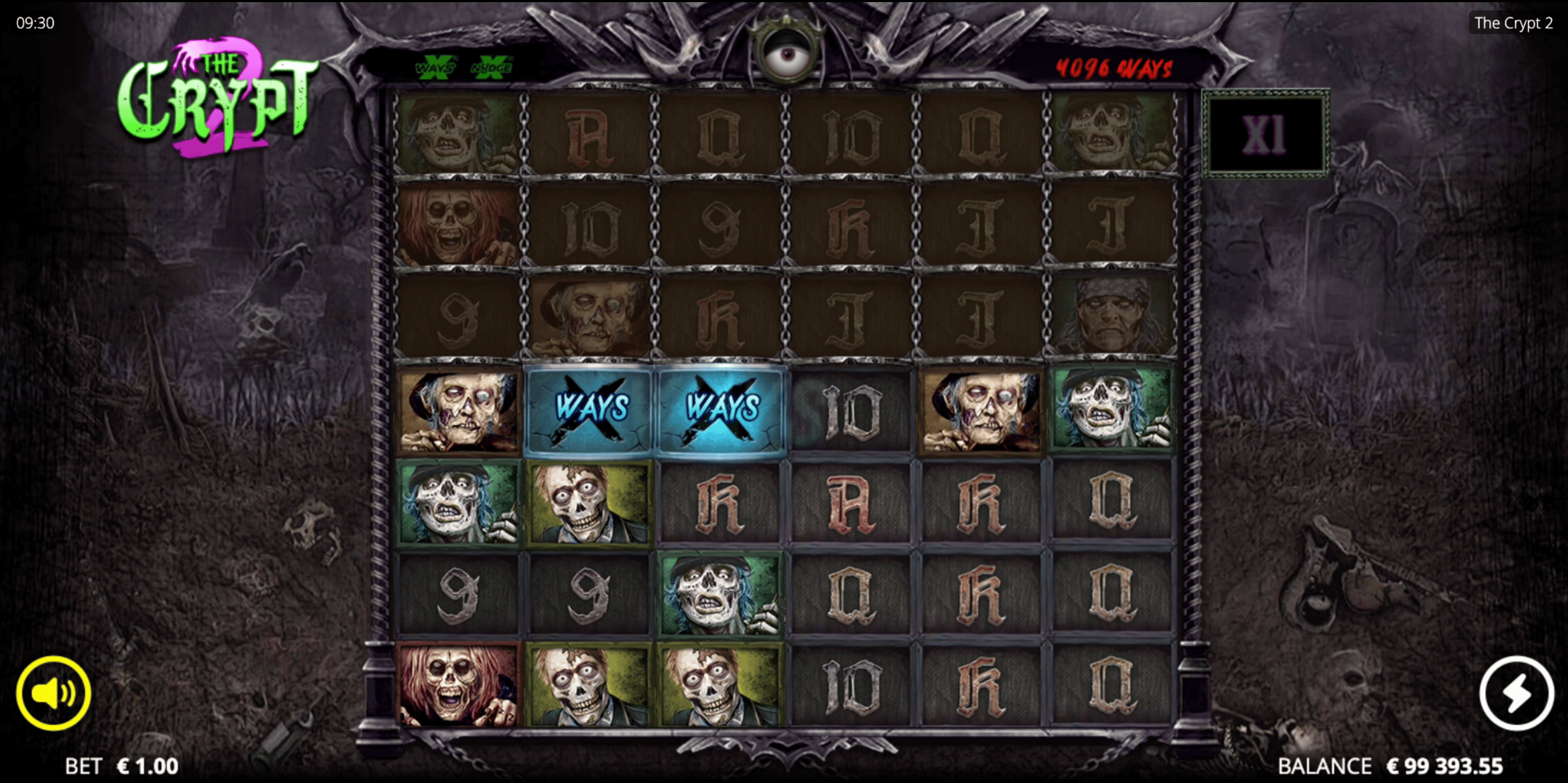
Task: Click the 09:30 clock display
Action: click(36, 23)
